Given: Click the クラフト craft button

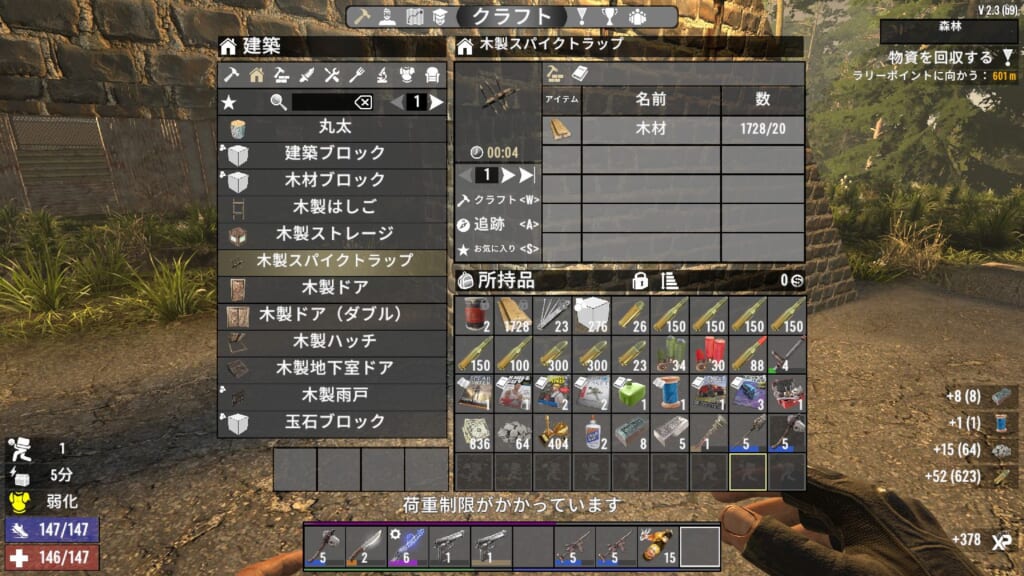Looking at the screenshot, I should (498, 199).
